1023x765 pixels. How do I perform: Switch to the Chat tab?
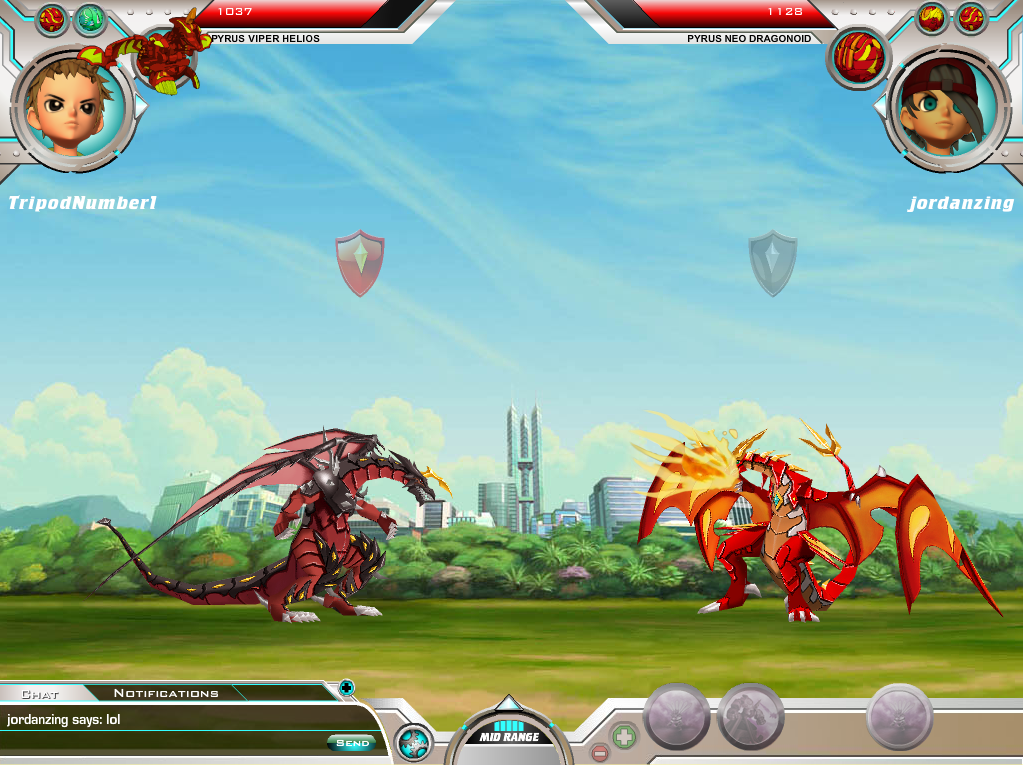[40, 693]
